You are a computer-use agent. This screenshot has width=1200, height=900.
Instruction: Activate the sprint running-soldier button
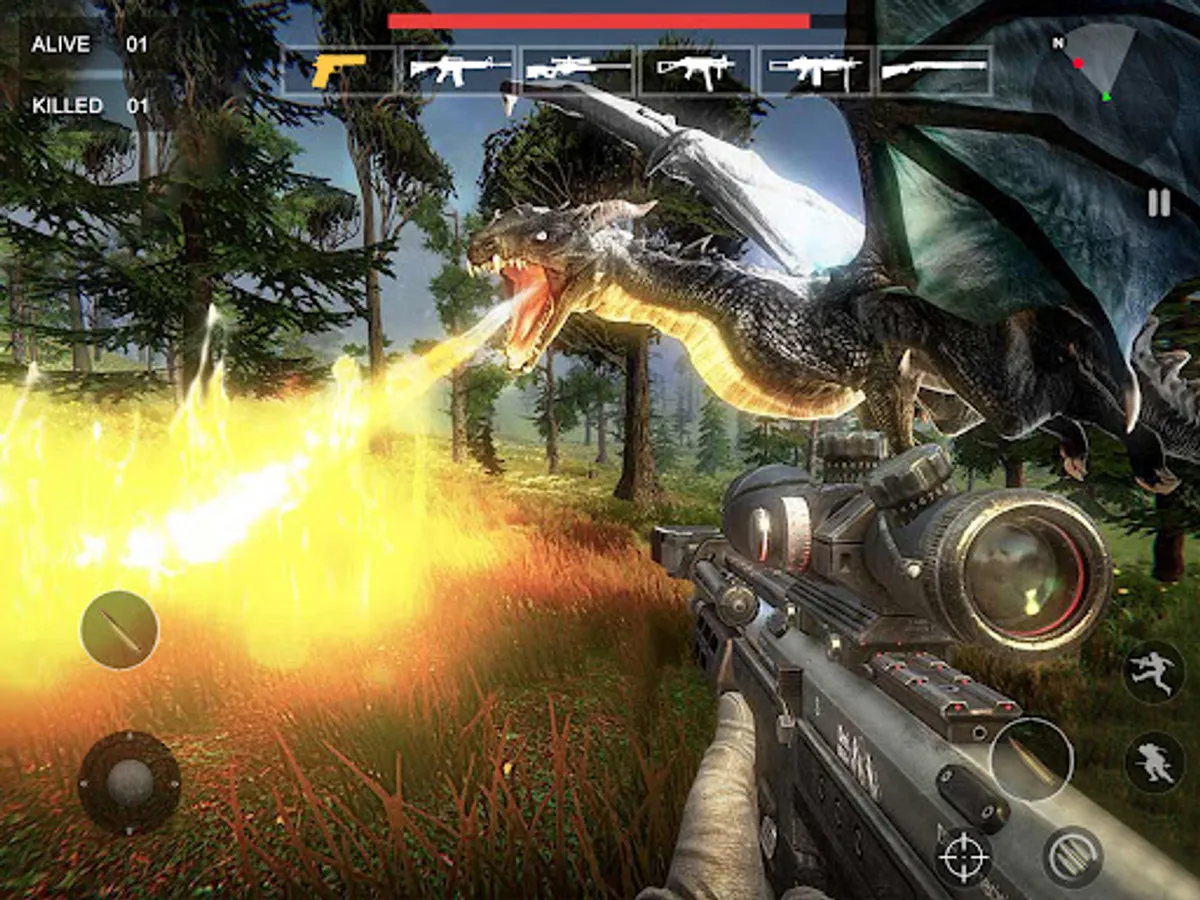pyautogui.click(x=1153, y=671)
